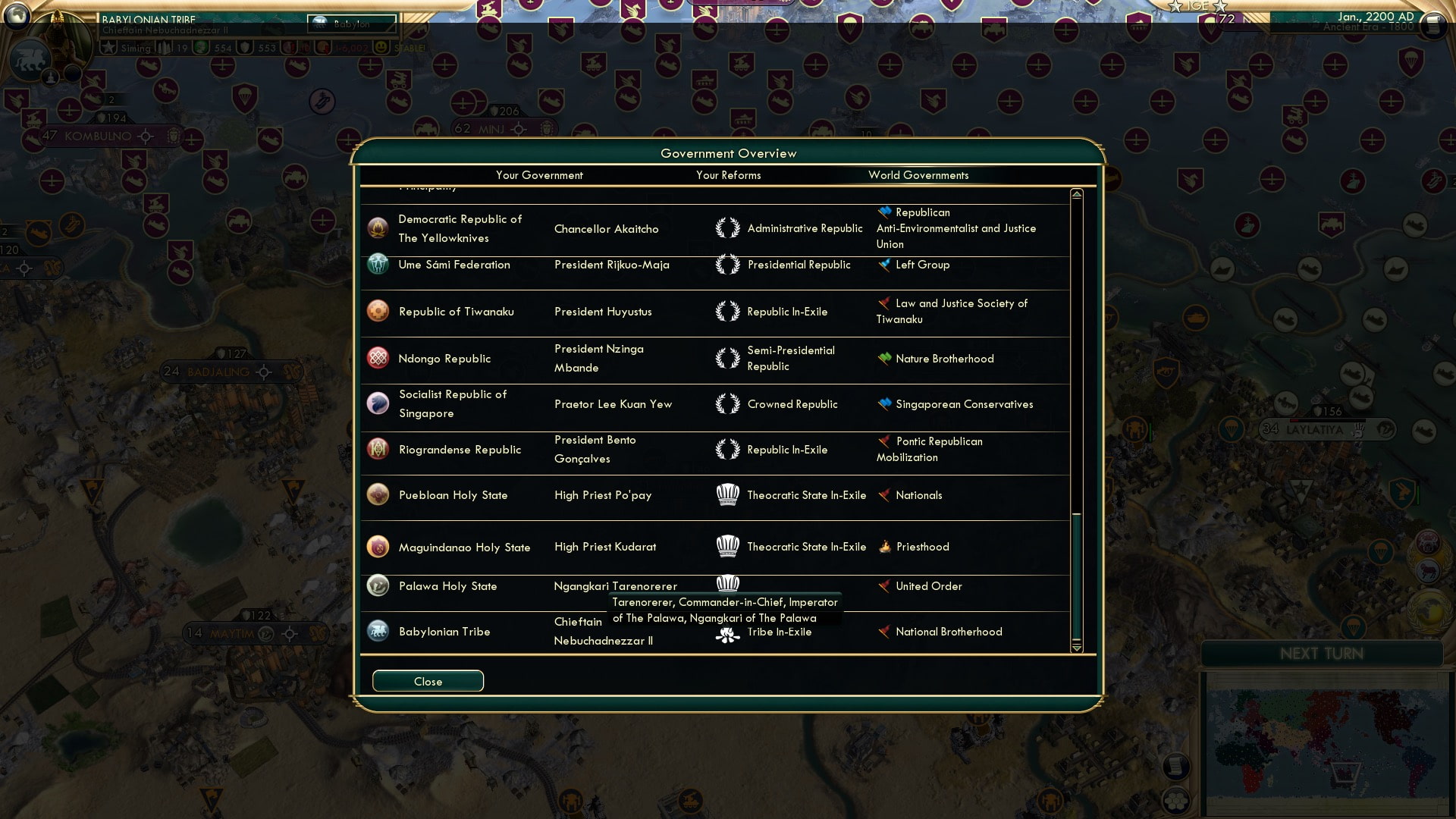Screen dimensions: 1456x819
Task: Click the scrollbar down arrow
Action: click(1076, 649)
